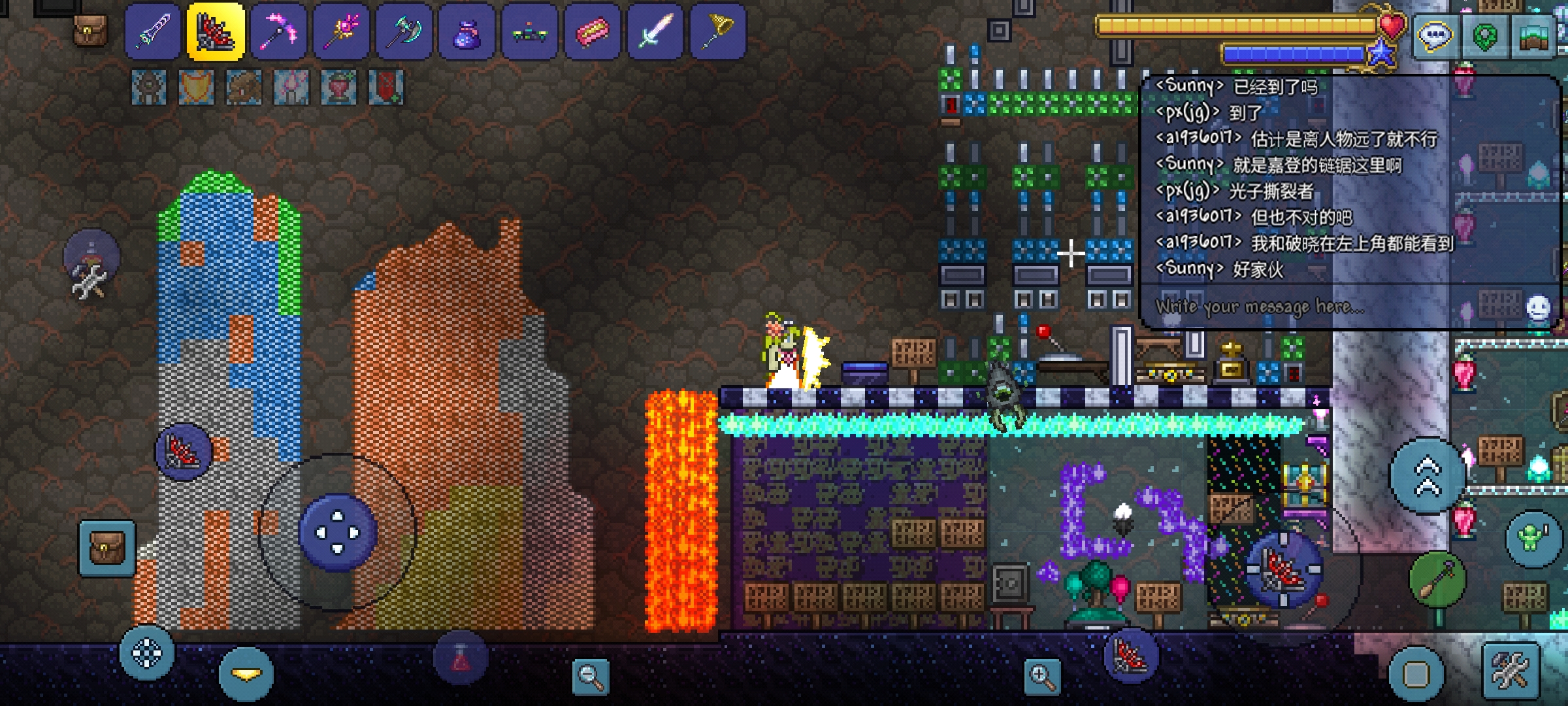Use the quick heal red potion button

click(x=461, y=658)
